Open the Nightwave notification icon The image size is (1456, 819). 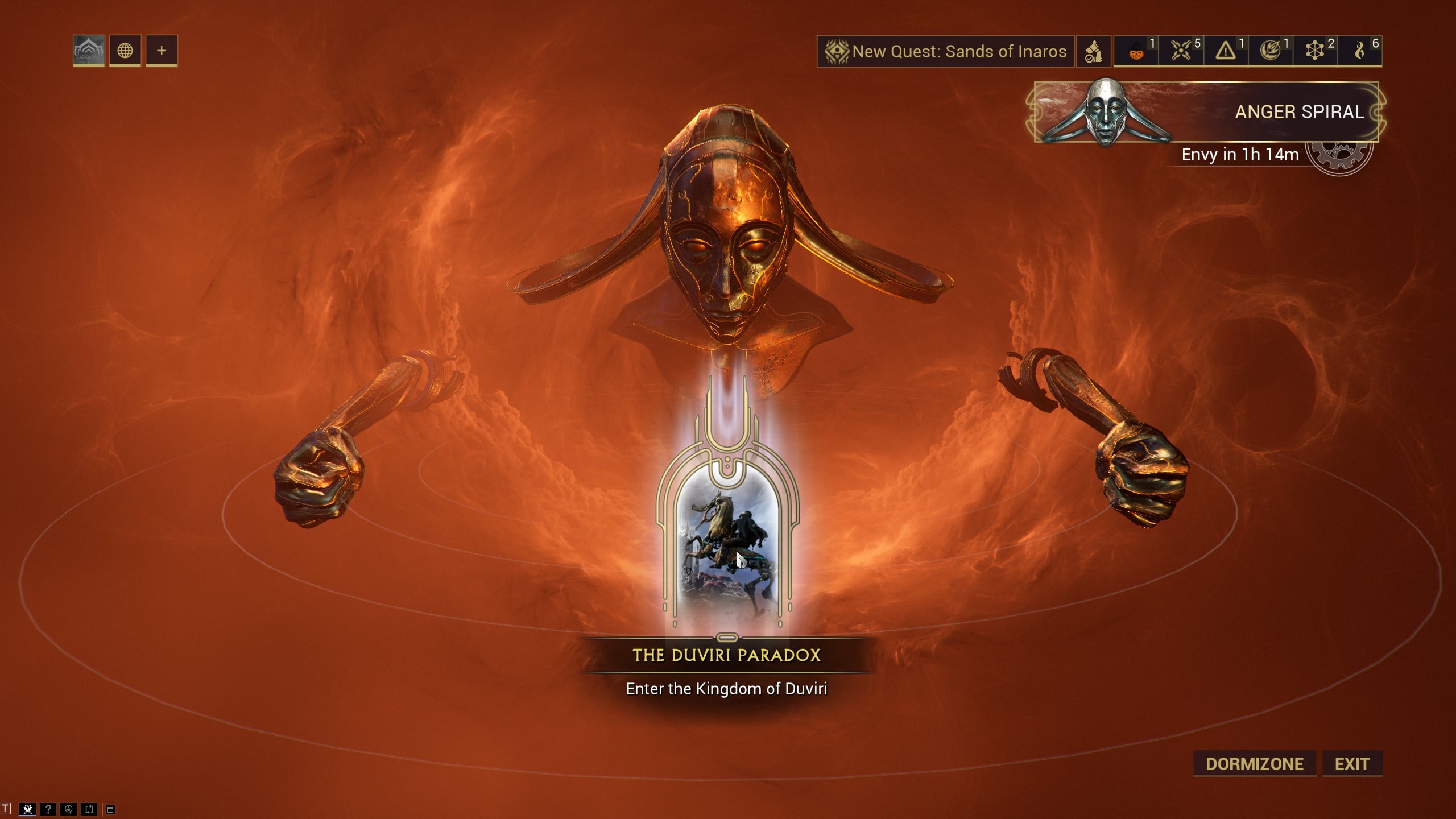1271,51
